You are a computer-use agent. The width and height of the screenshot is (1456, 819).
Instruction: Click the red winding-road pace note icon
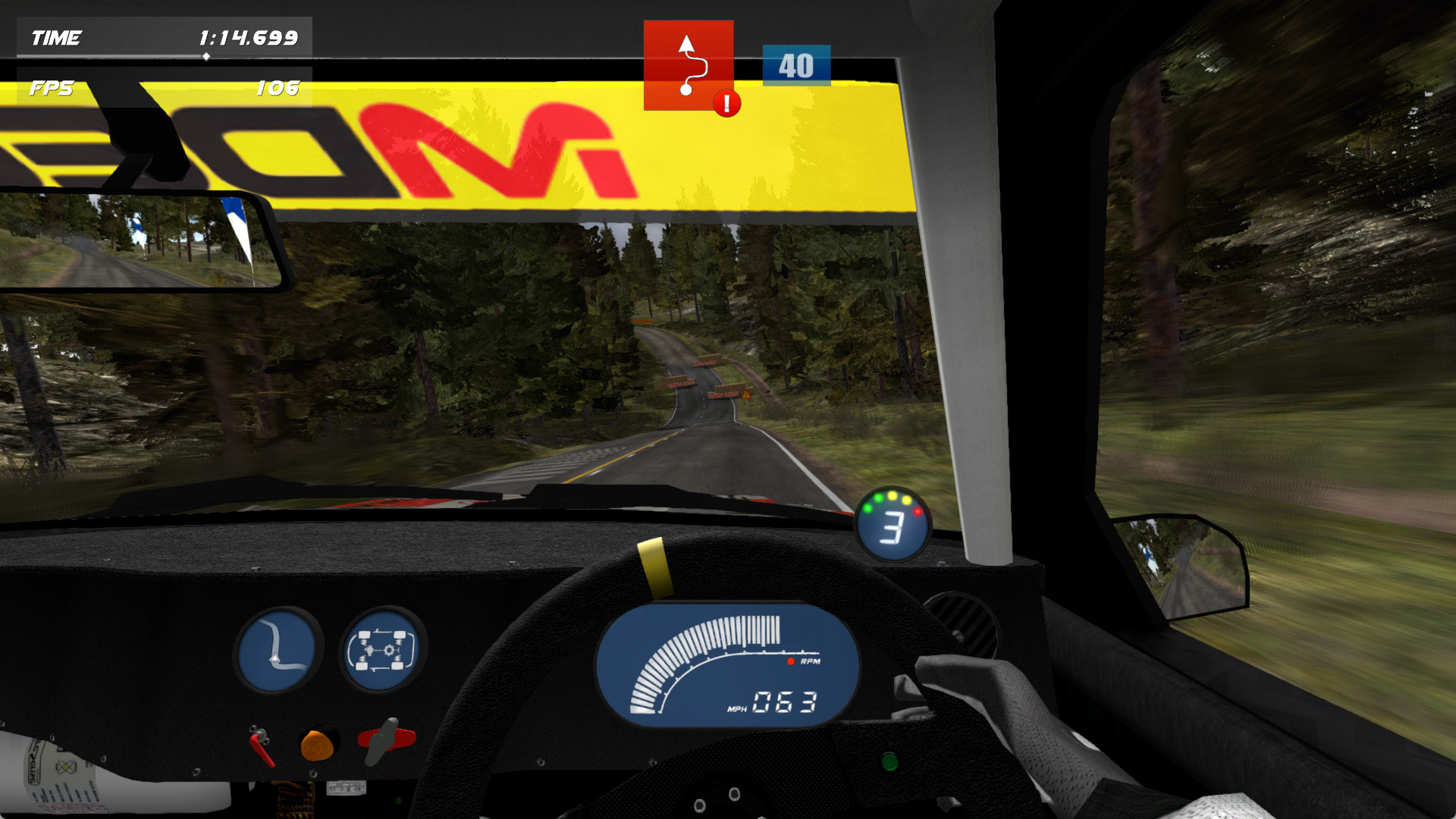tap(687, 64)
